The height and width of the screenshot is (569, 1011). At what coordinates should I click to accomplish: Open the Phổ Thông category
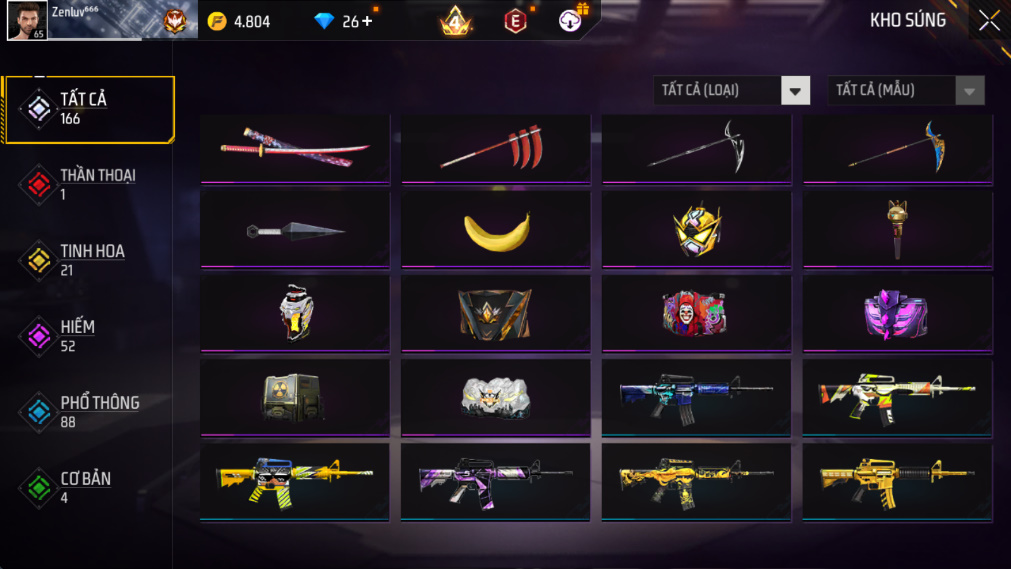point(88,411)
